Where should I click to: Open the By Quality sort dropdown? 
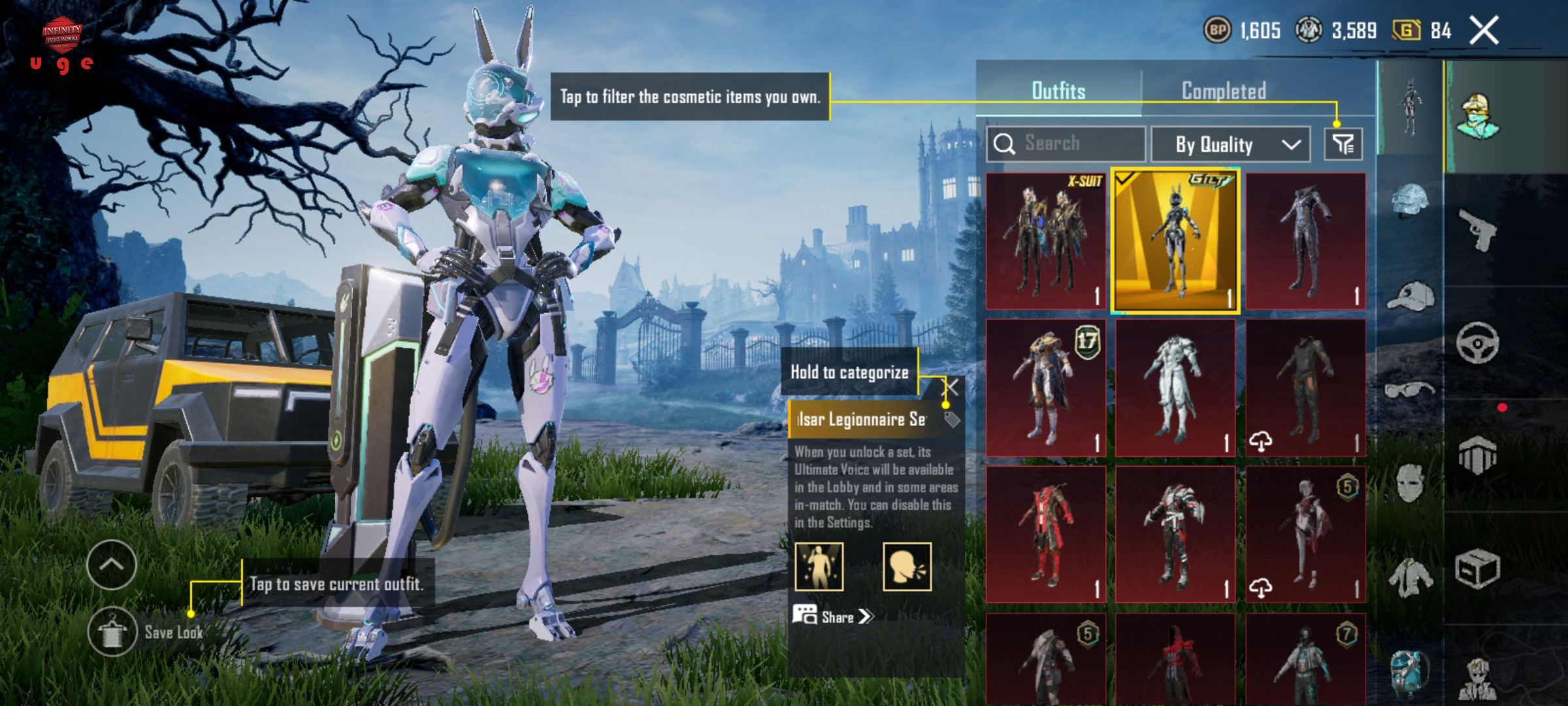1230,144
